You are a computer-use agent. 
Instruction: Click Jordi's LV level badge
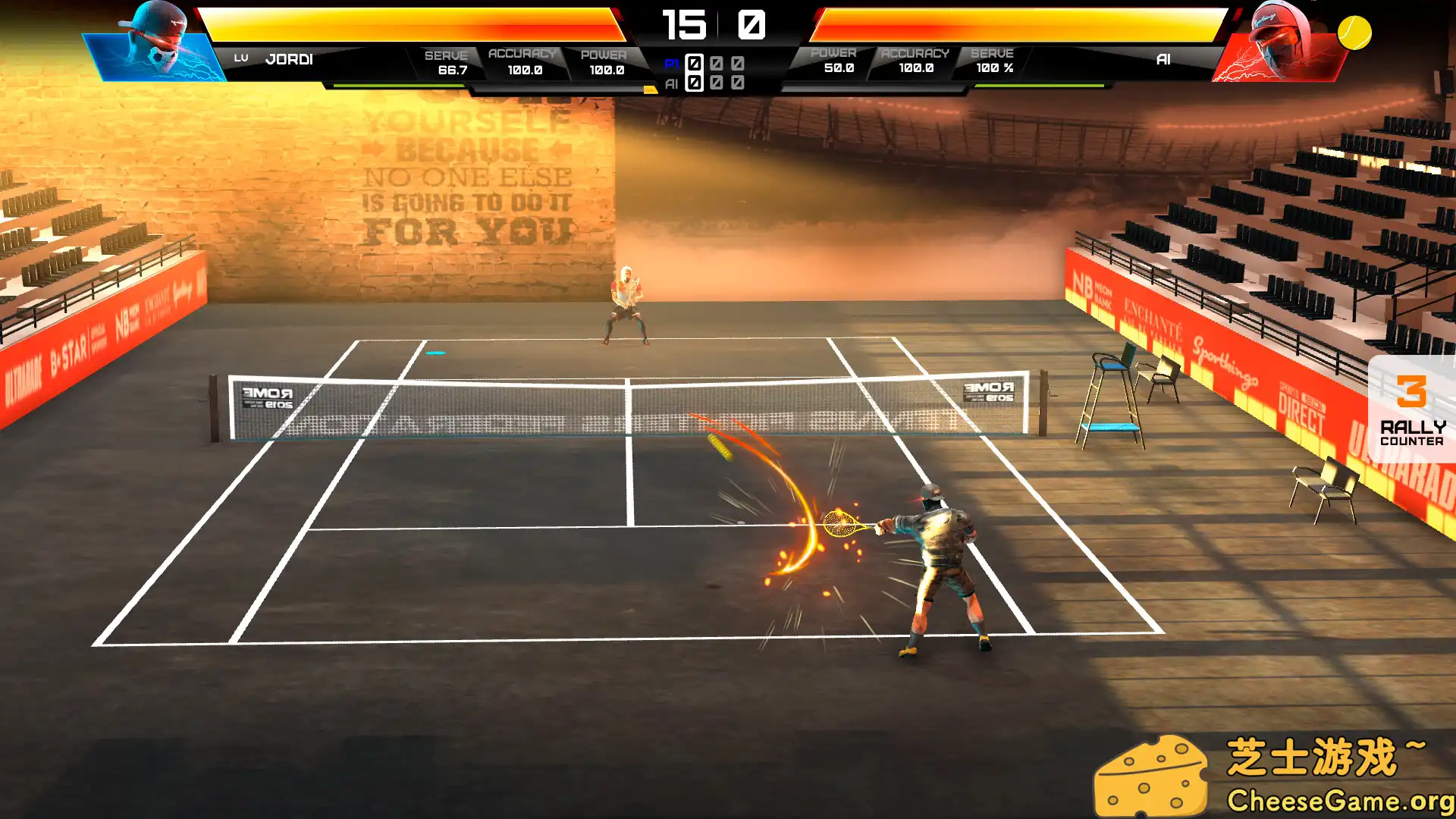pyautogui.click(x=243, y=57)
